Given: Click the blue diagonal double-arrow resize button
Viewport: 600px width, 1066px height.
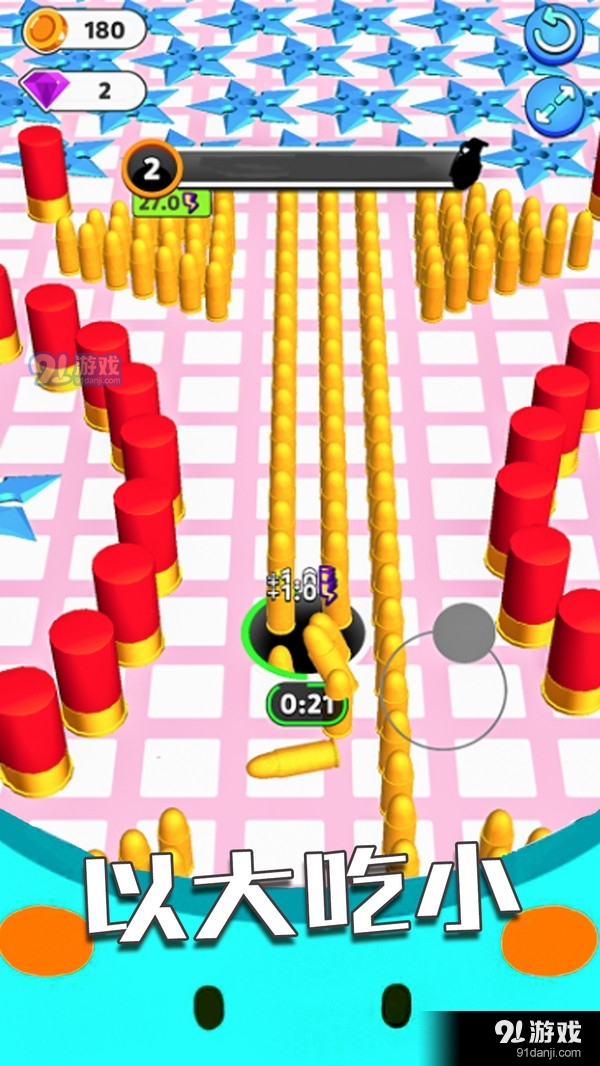Looking at the screenshot, I should (x=556, y=104).
